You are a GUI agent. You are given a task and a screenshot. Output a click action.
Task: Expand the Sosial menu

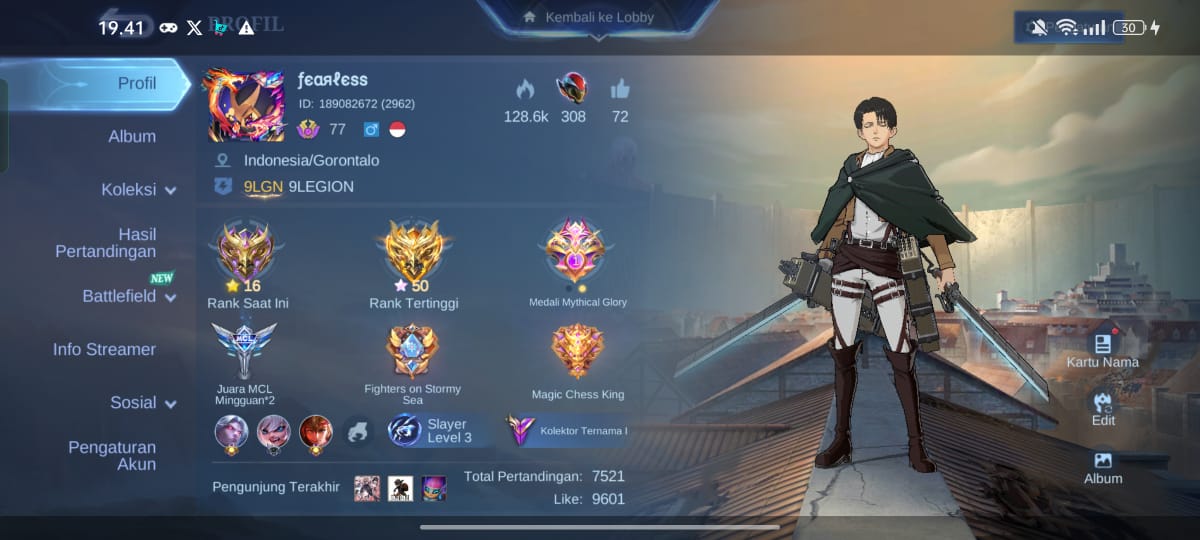click(x=143, y=402)
